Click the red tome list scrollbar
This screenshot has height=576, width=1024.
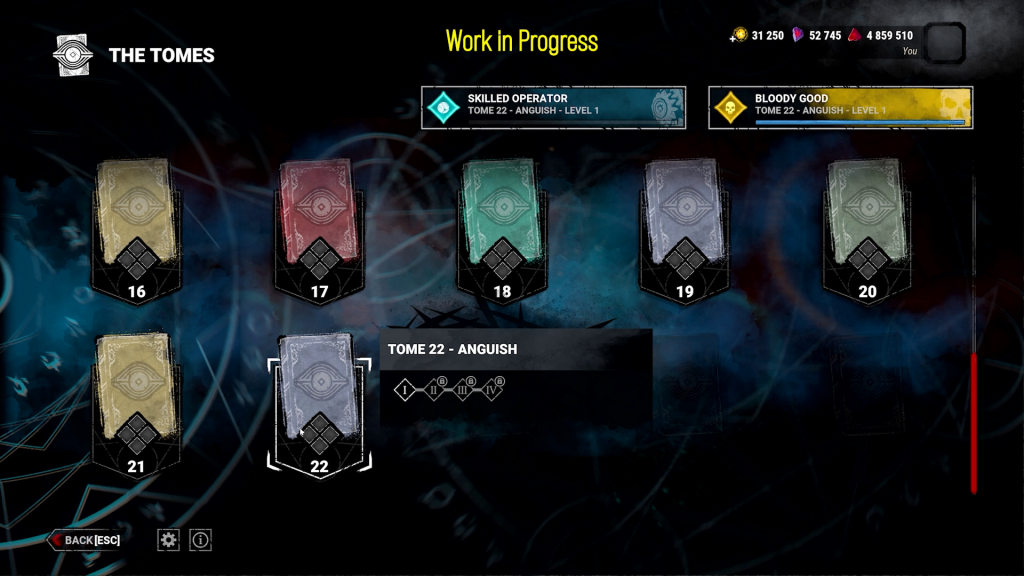tap(974, 420)
